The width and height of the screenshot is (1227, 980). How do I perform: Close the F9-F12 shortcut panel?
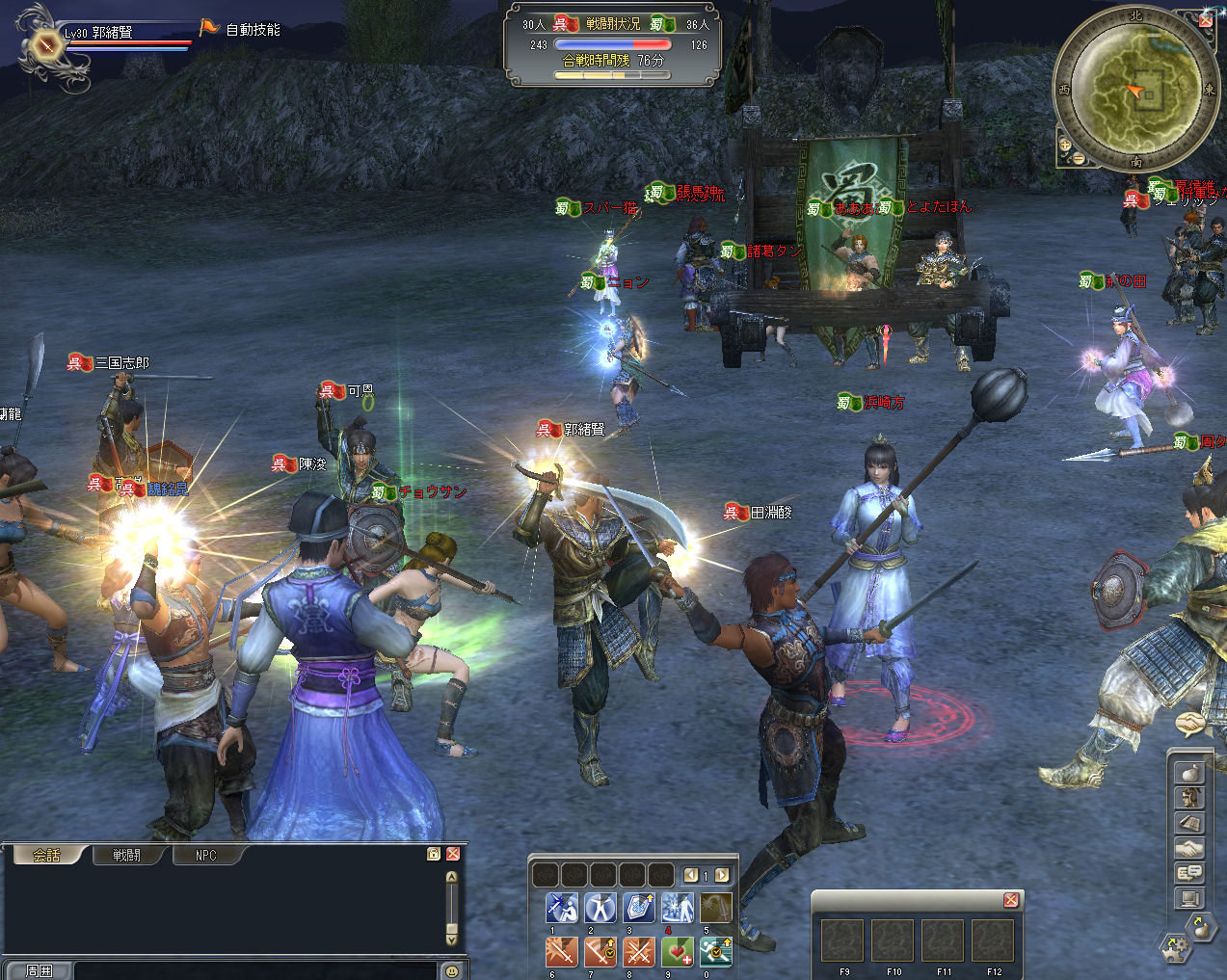(1010, 900)
